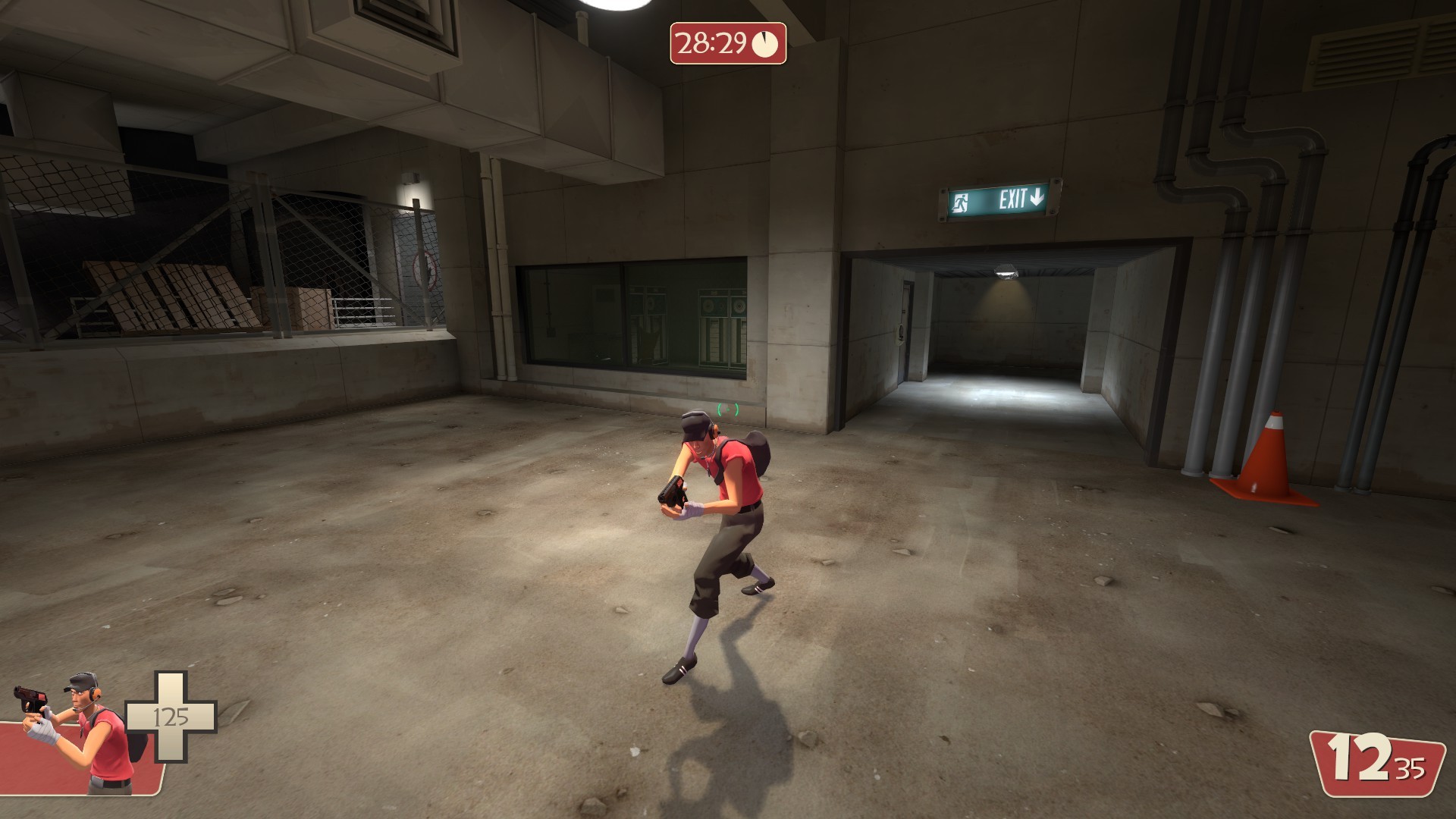Click the running-man icon on the EXIT sign
This screenshot has width=1456, height=819.
pyautogui.click(x=962, y=201)
